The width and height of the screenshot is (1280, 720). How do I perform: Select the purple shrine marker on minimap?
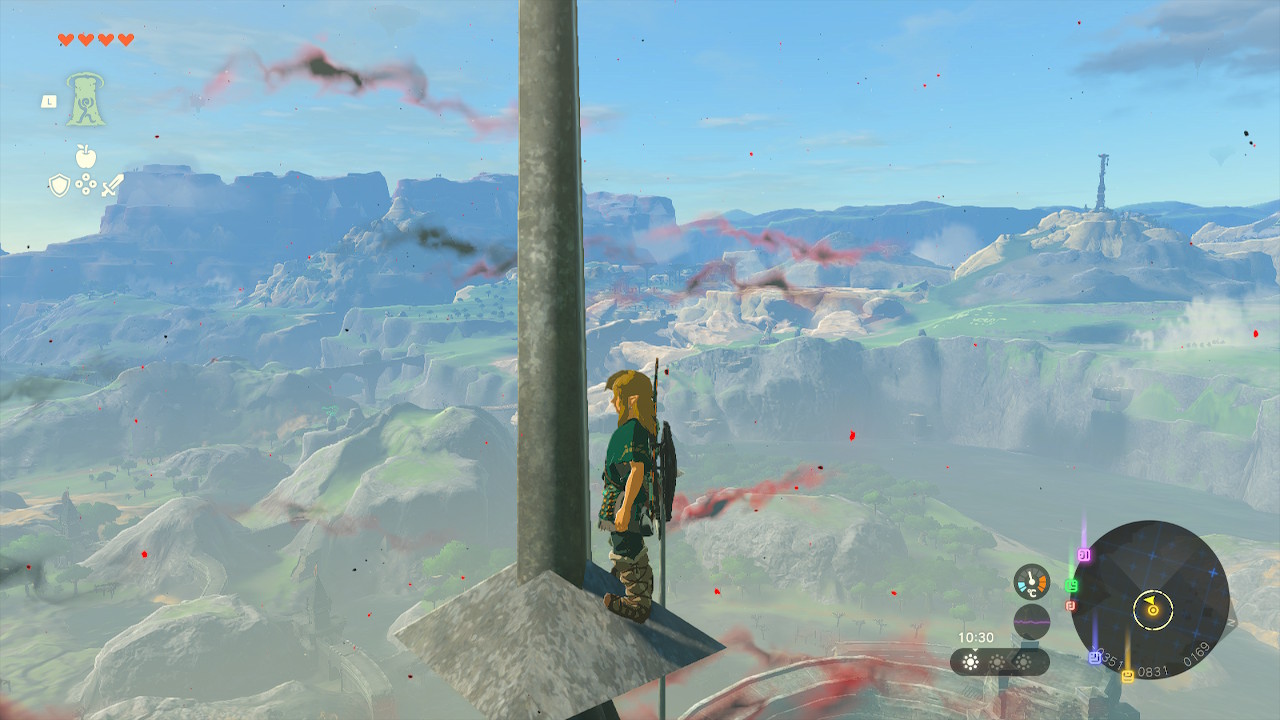(1085, 554)
